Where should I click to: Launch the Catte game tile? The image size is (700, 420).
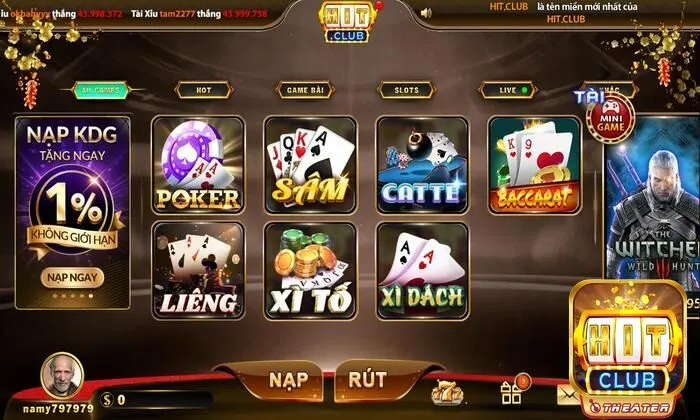coord(421,165)
